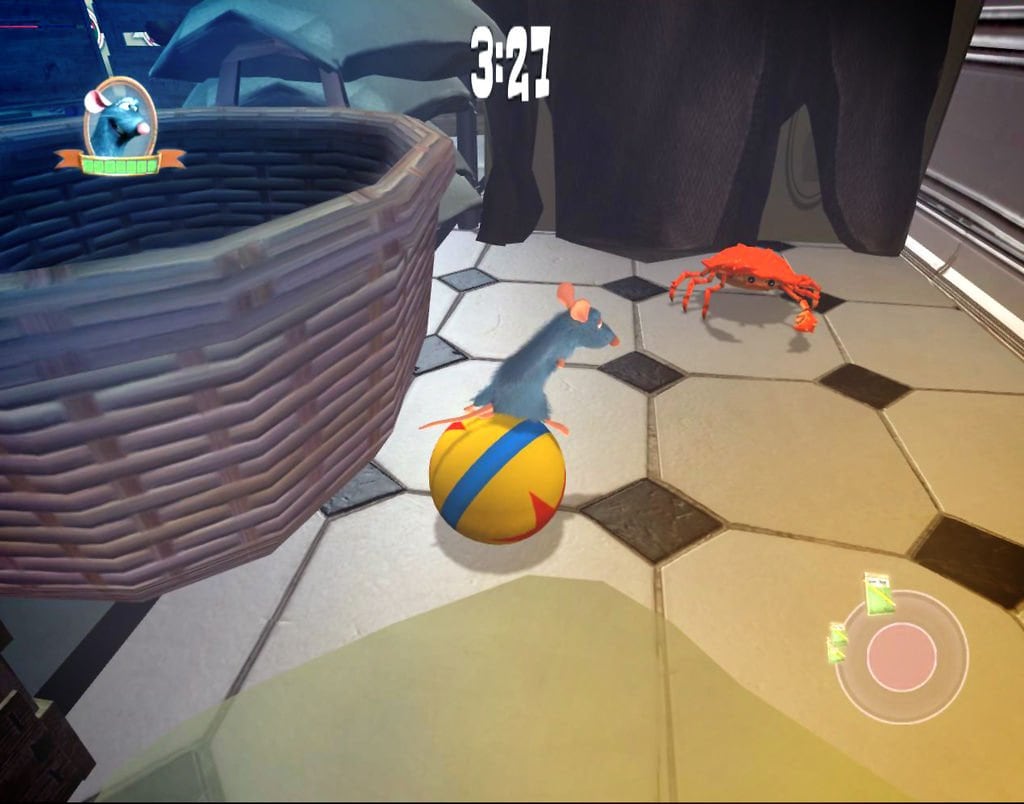The width and height of the screenshot is (1024, 804).
Task: Click the circular scent radar
Action: click(902, 657)
